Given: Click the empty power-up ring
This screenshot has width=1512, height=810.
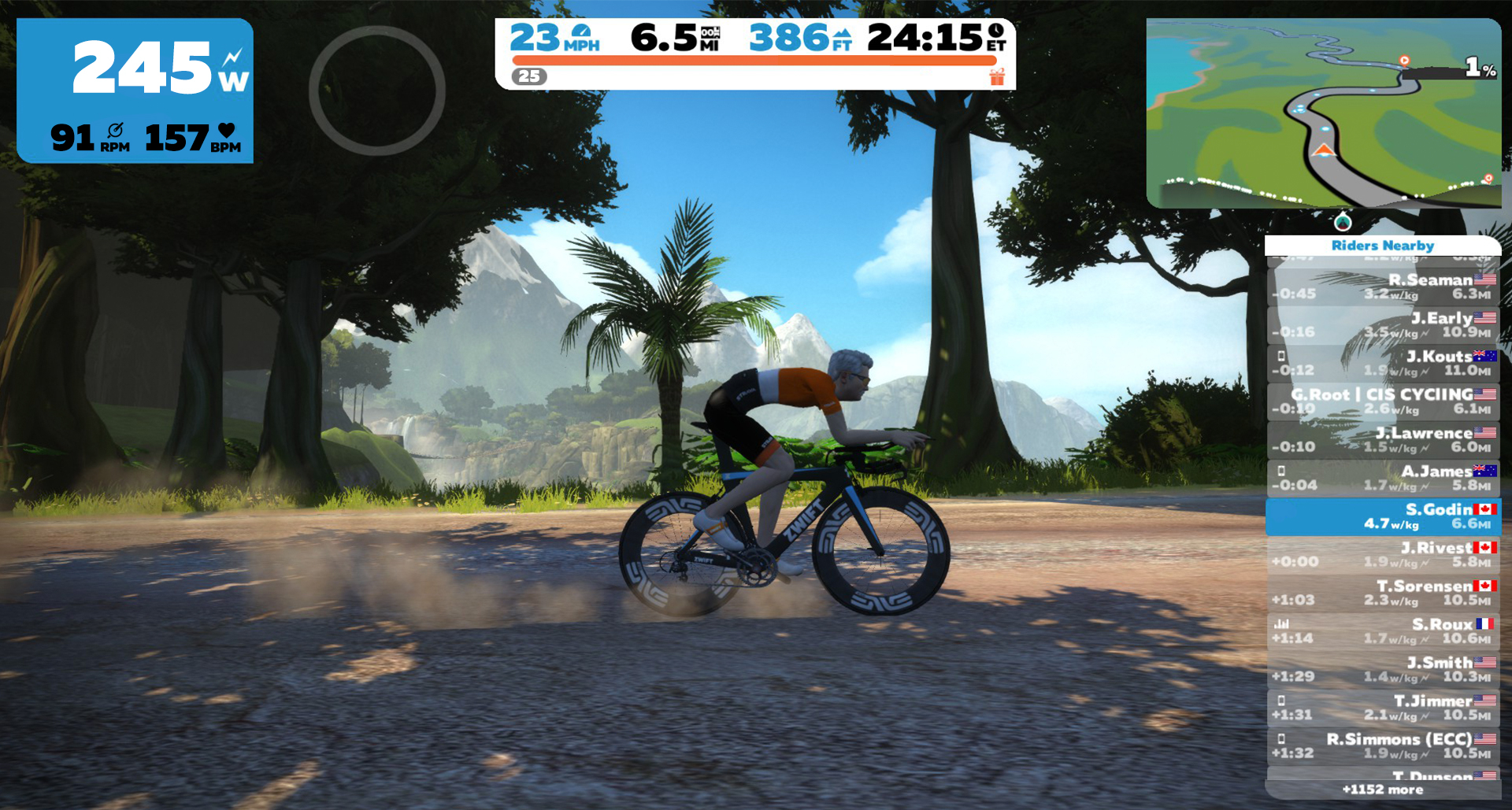Looking at the screenshot, I should (x=377, y=91).
